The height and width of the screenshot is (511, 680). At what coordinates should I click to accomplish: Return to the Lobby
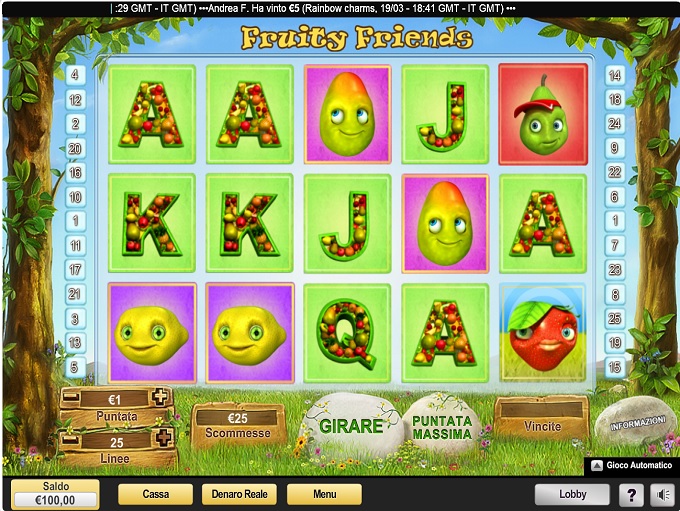coord(572,494)
